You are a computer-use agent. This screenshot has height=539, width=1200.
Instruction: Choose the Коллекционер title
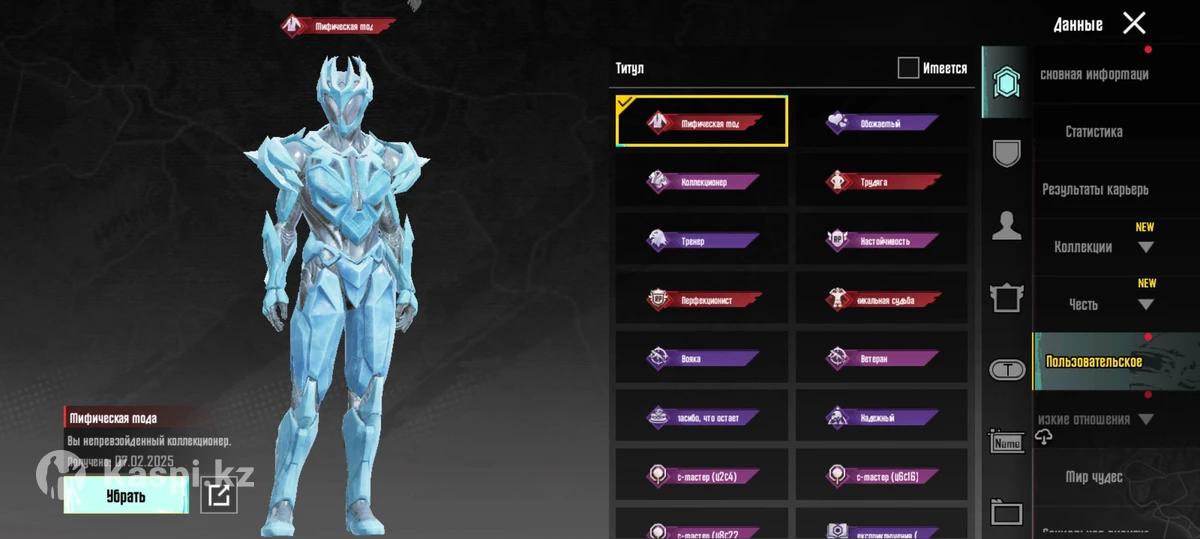[702, 182]
